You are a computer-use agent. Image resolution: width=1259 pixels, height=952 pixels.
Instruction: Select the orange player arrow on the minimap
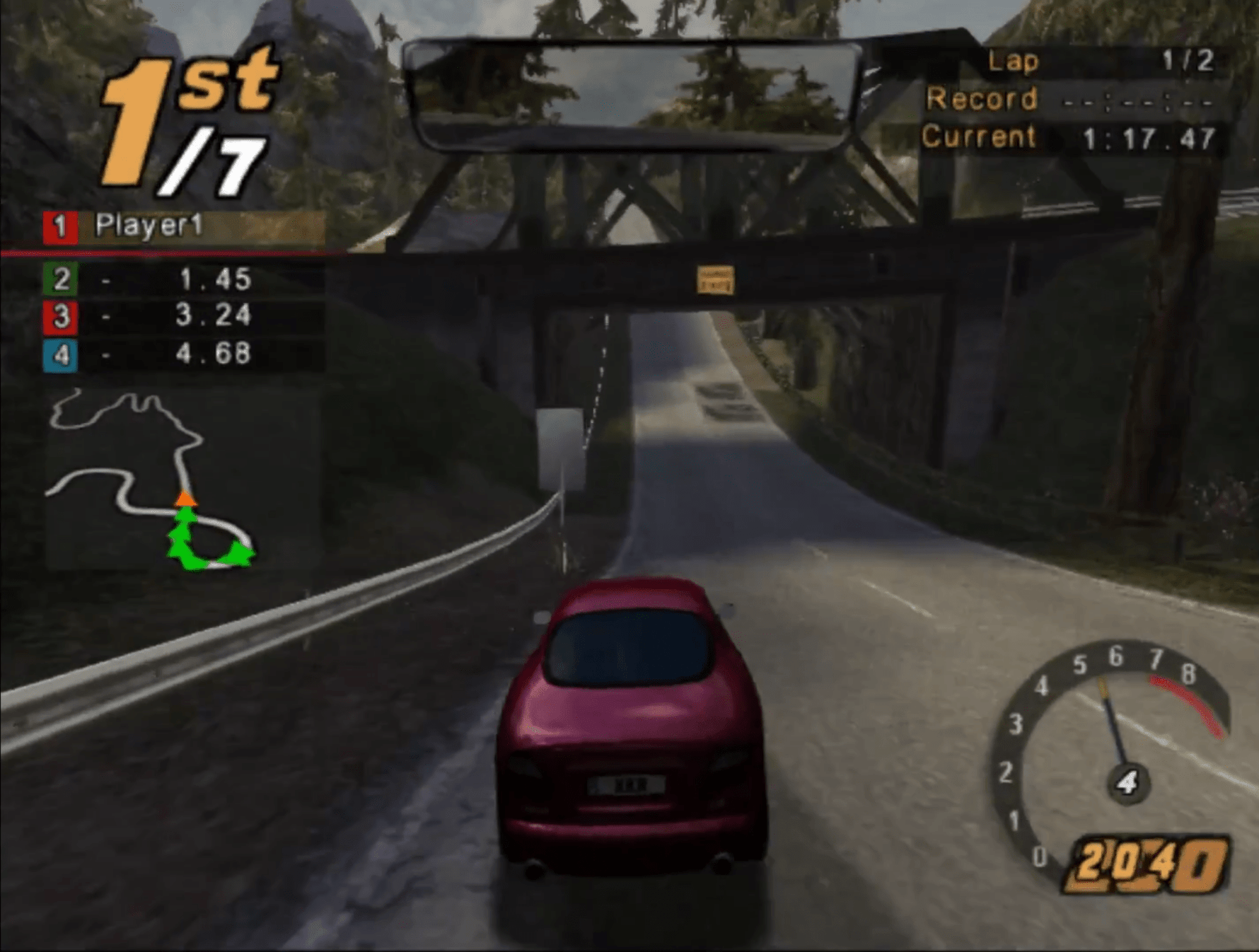pyautogui.click(x=184, y=500)
